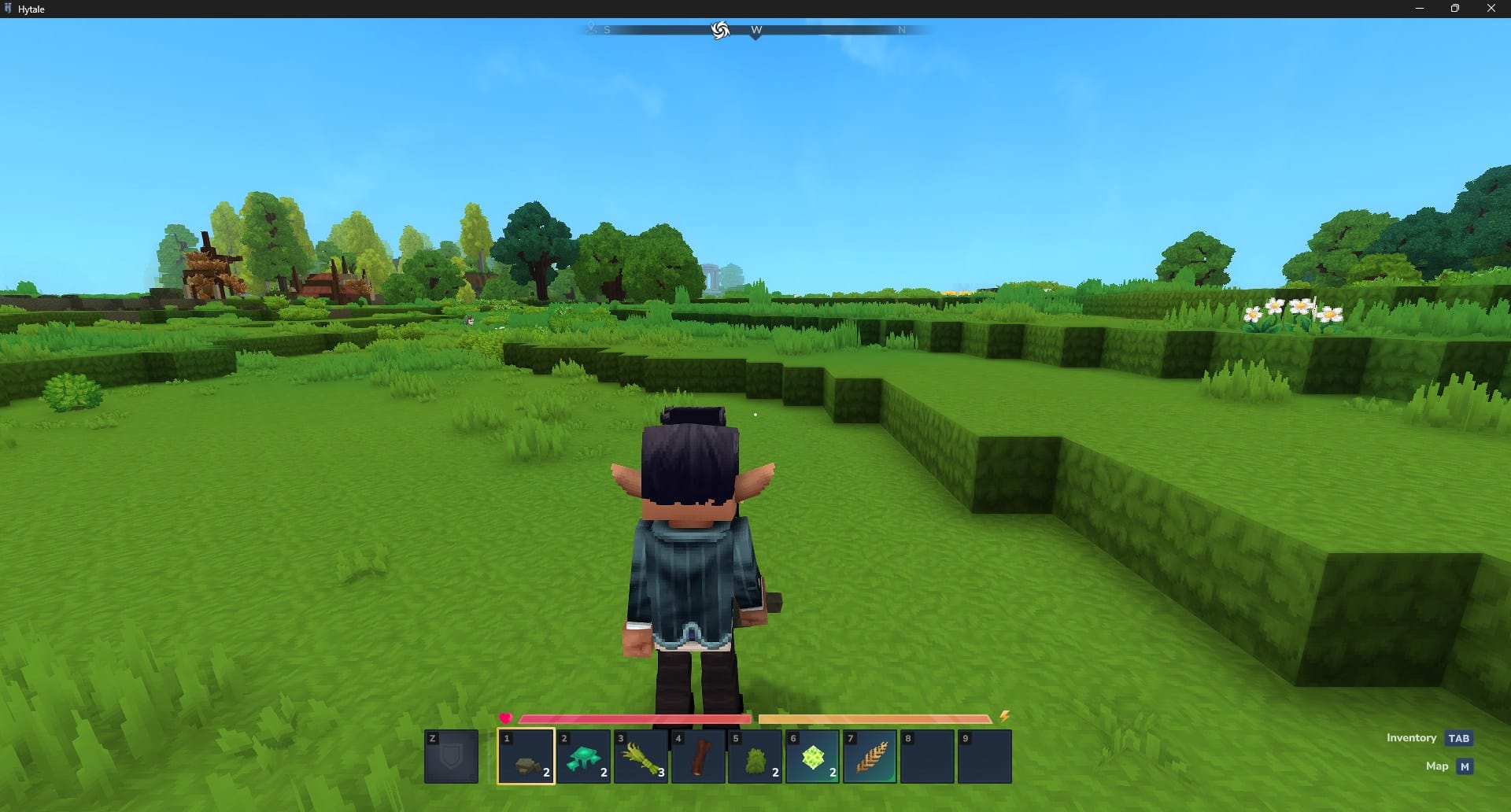Image resolution: width=1511 pixels, height=812 pixels.
Task: Select empty hotbar slot 8
Action: coord(929,757)
